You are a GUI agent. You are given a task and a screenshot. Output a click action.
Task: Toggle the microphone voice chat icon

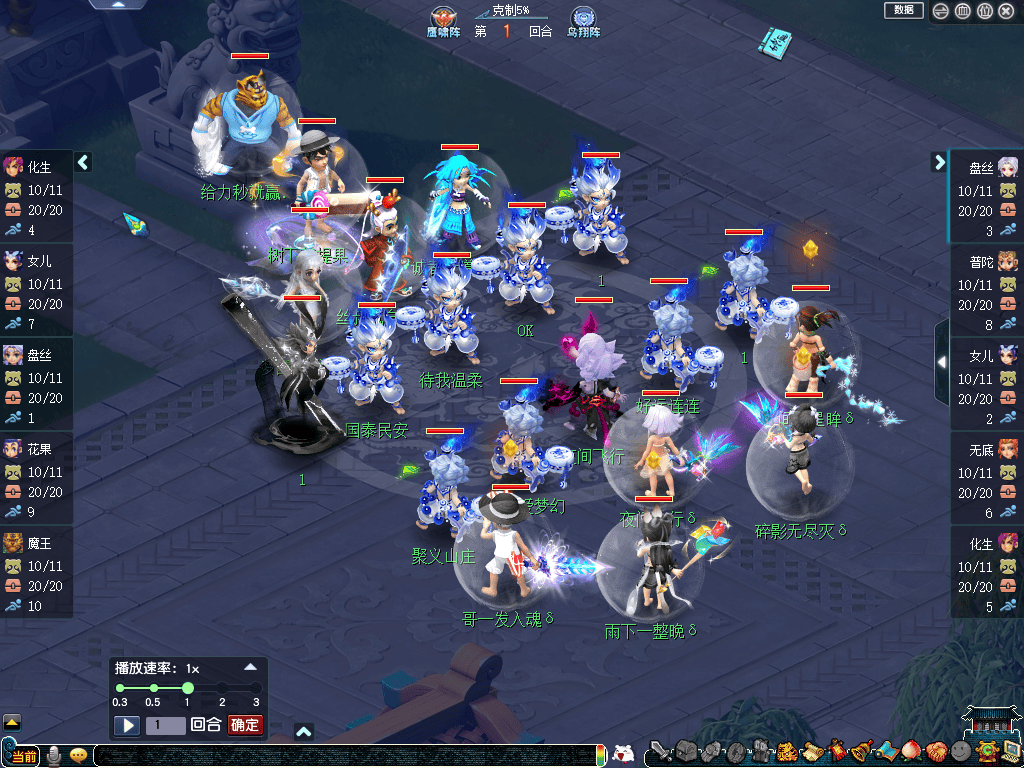tap(53, 755)
